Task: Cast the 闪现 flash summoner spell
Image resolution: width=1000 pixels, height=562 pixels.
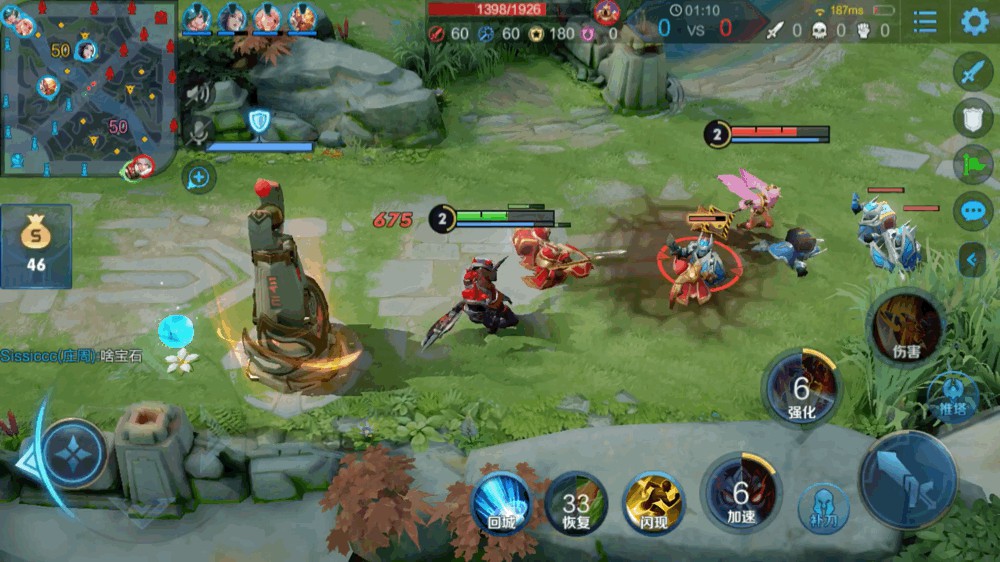Action: tap(653, 502)
